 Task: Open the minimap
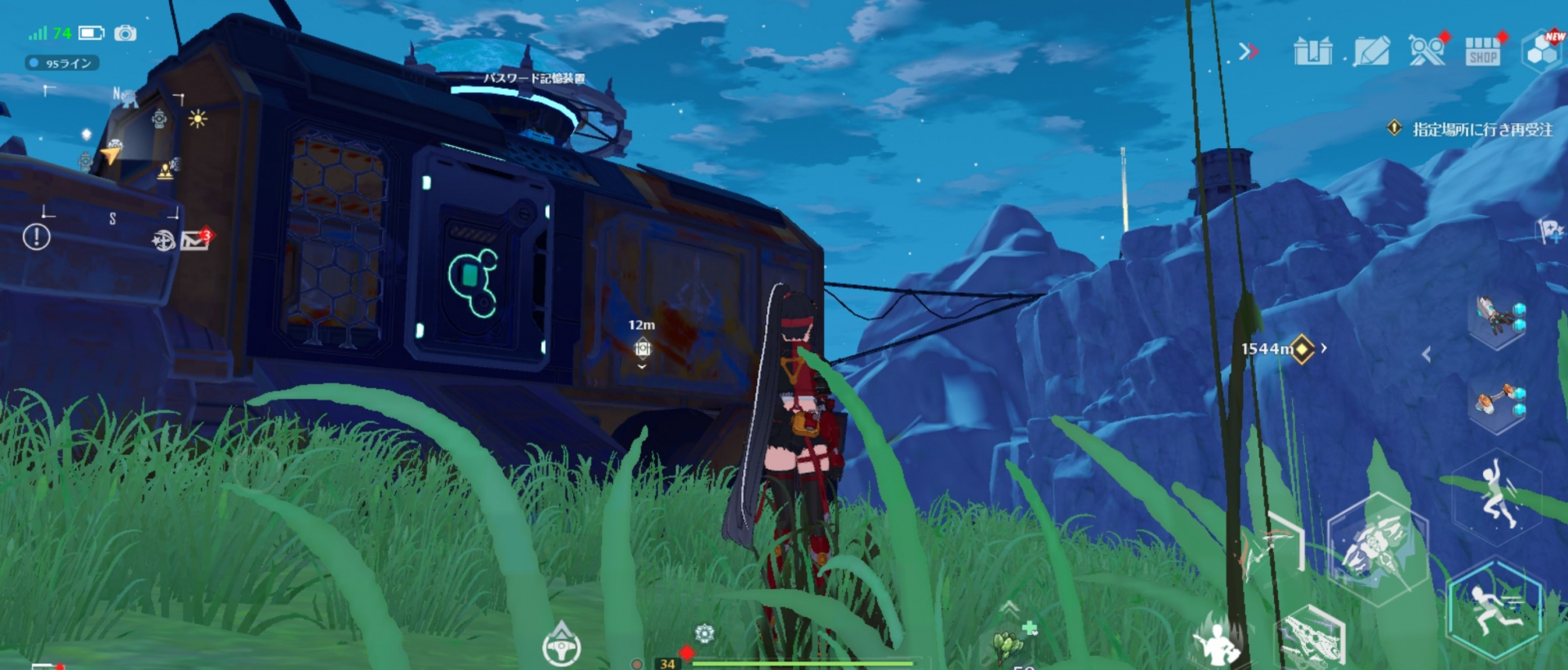(113, 154)
